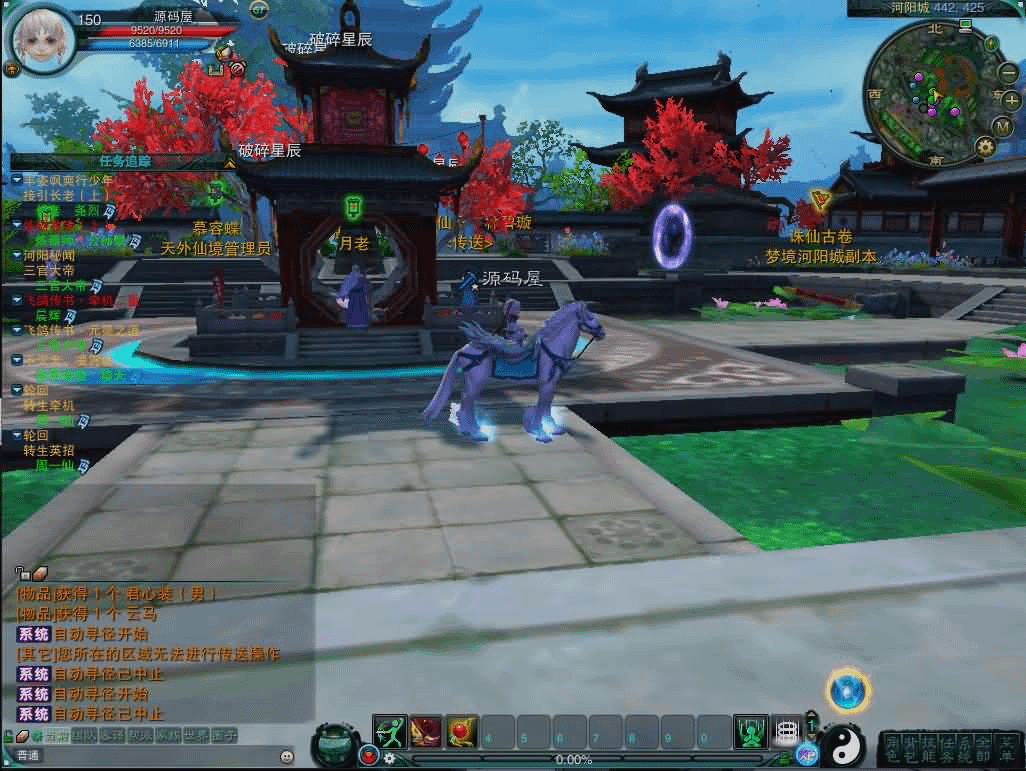
Task: Open the 菜单 menu button
Action: click(1006, 747)
